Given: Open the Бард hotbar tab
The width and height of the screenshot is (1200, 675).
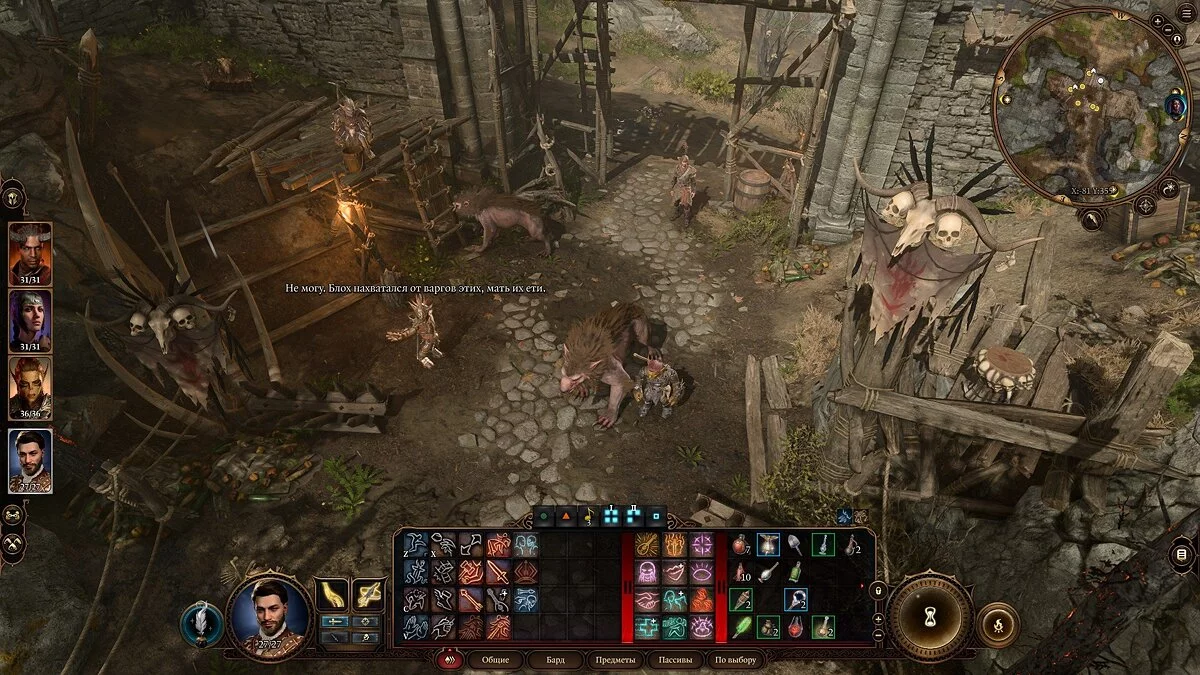Looking at the screenshot, I should (554, 660).
